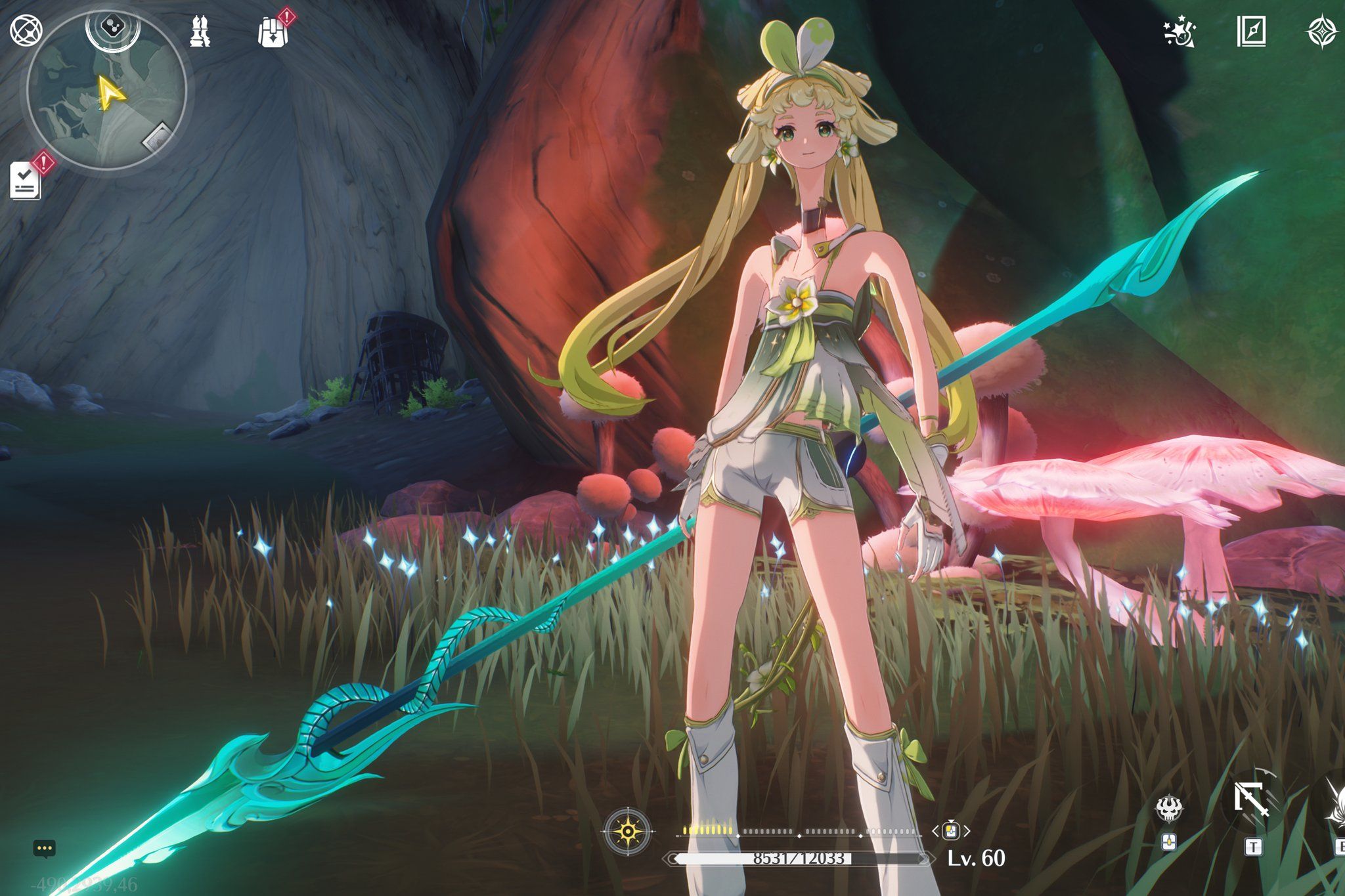Open the chat speech bubble
Image resolution: width=1345 pixels, height=896 pixels.
coord(44,848)
